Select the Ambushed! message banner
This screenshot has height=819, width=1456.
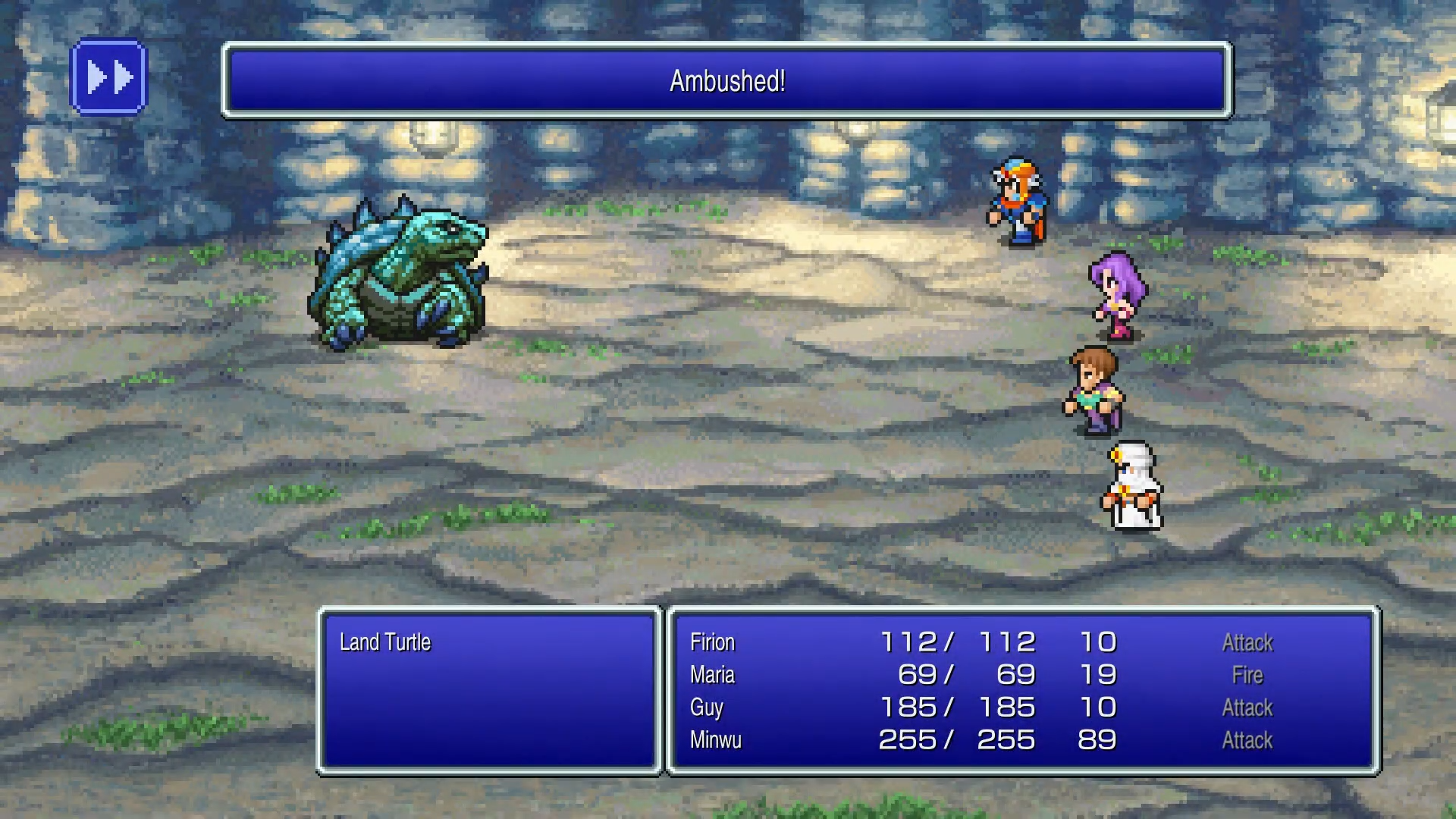point(726,80)
